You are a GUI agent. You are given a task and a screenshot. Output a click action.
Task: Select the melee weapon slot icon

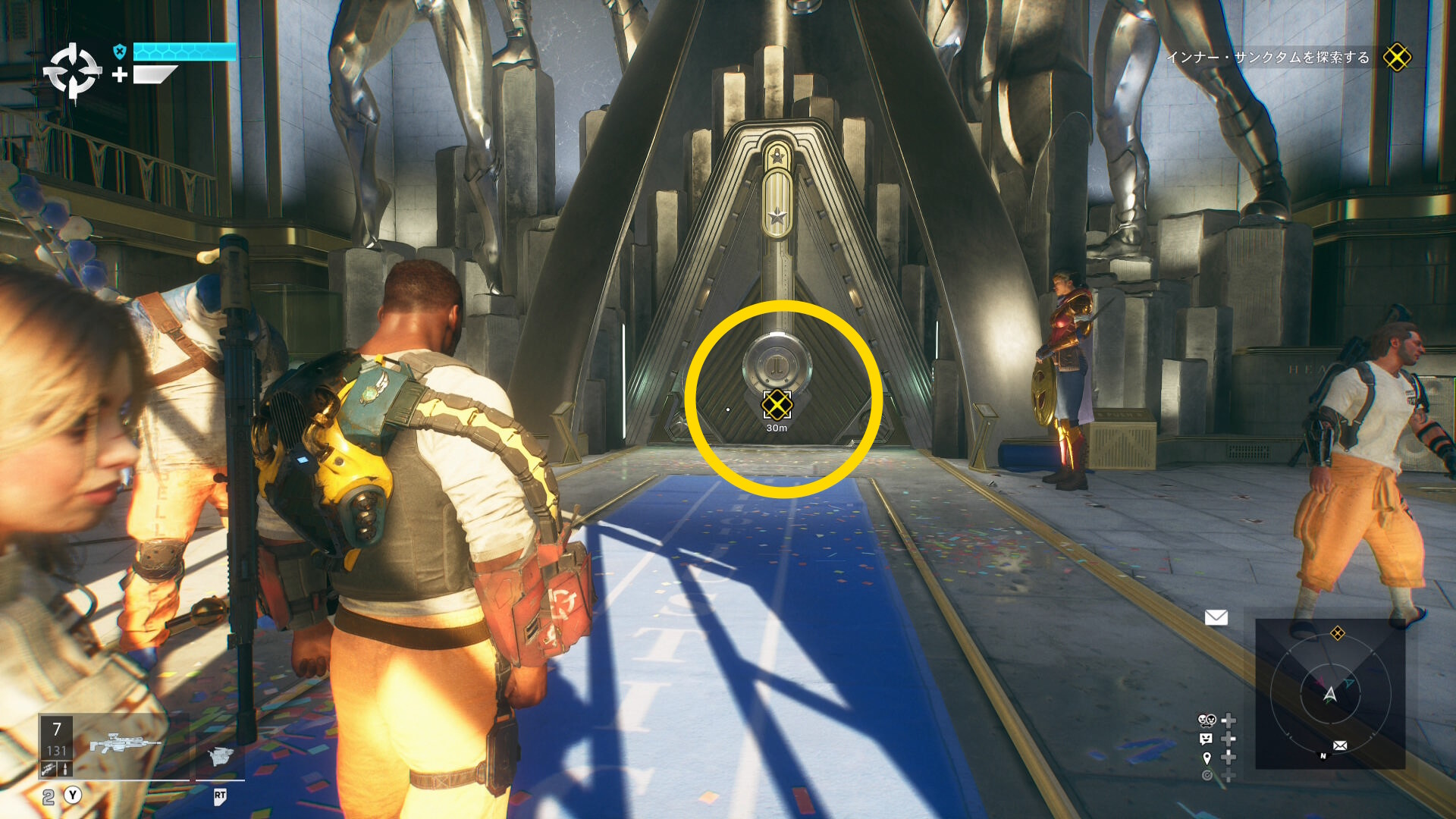click(220, 756)
